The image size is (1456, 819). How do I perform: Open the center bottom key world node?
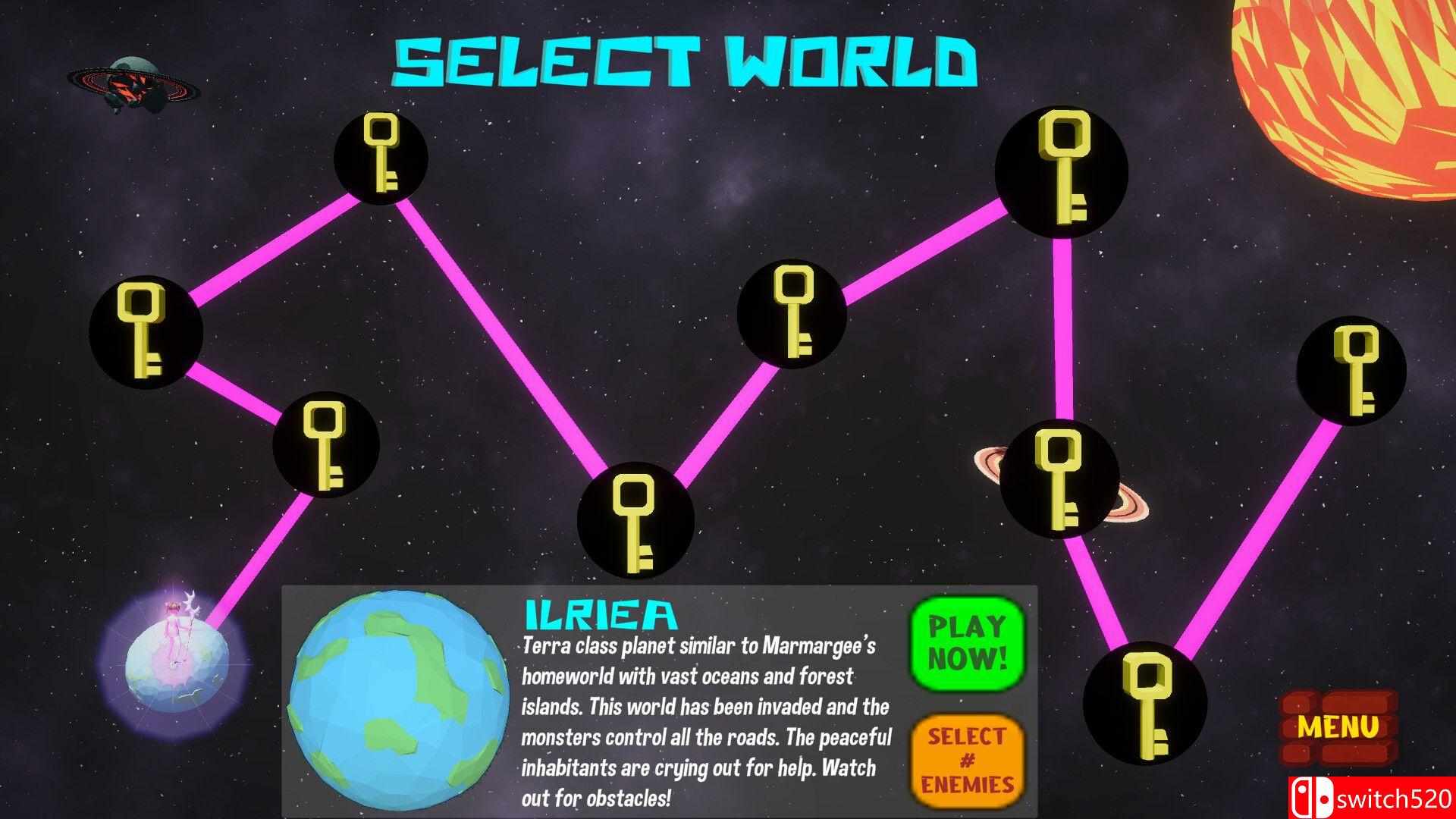click(x=637, y=519)
